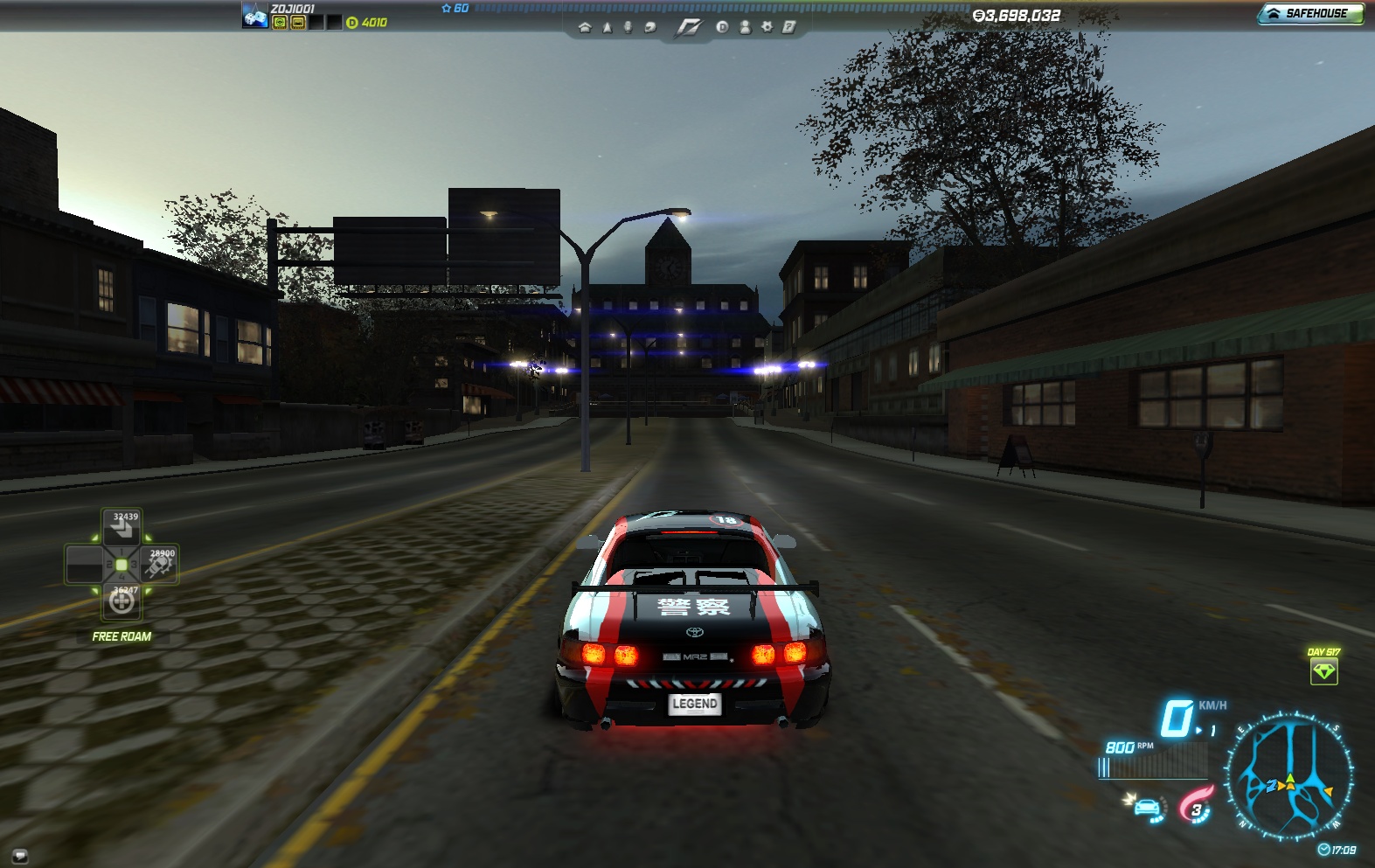
Task: Click the microphone icon in the top bar
Action: tap(628, 28)
